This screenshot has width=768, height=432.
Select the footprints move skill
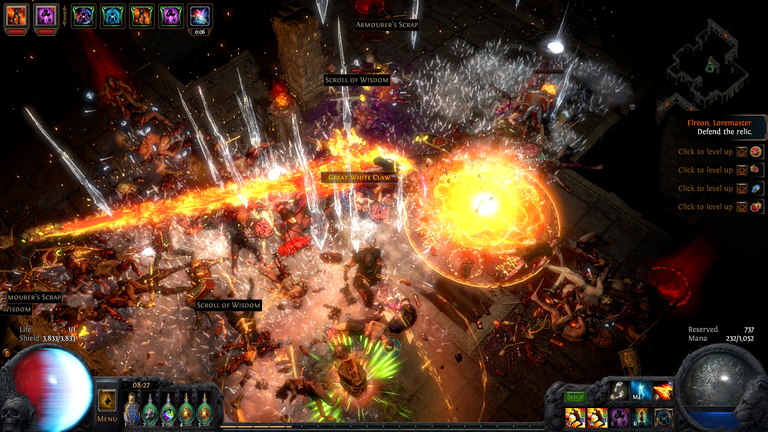pyautogui.click(x=619, y=393)
